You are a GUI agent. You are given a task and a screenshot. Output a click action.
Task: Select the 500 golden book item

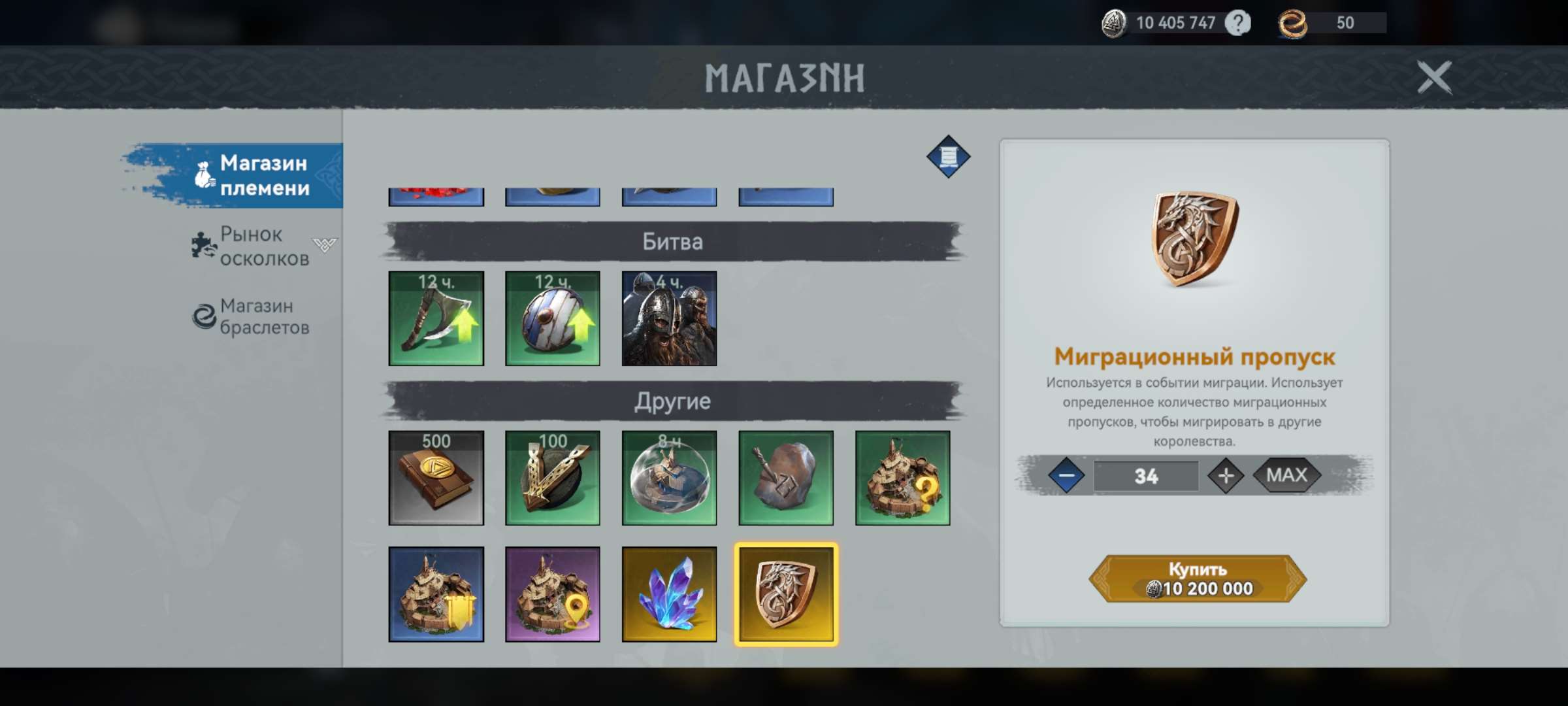tap(436, 478)
